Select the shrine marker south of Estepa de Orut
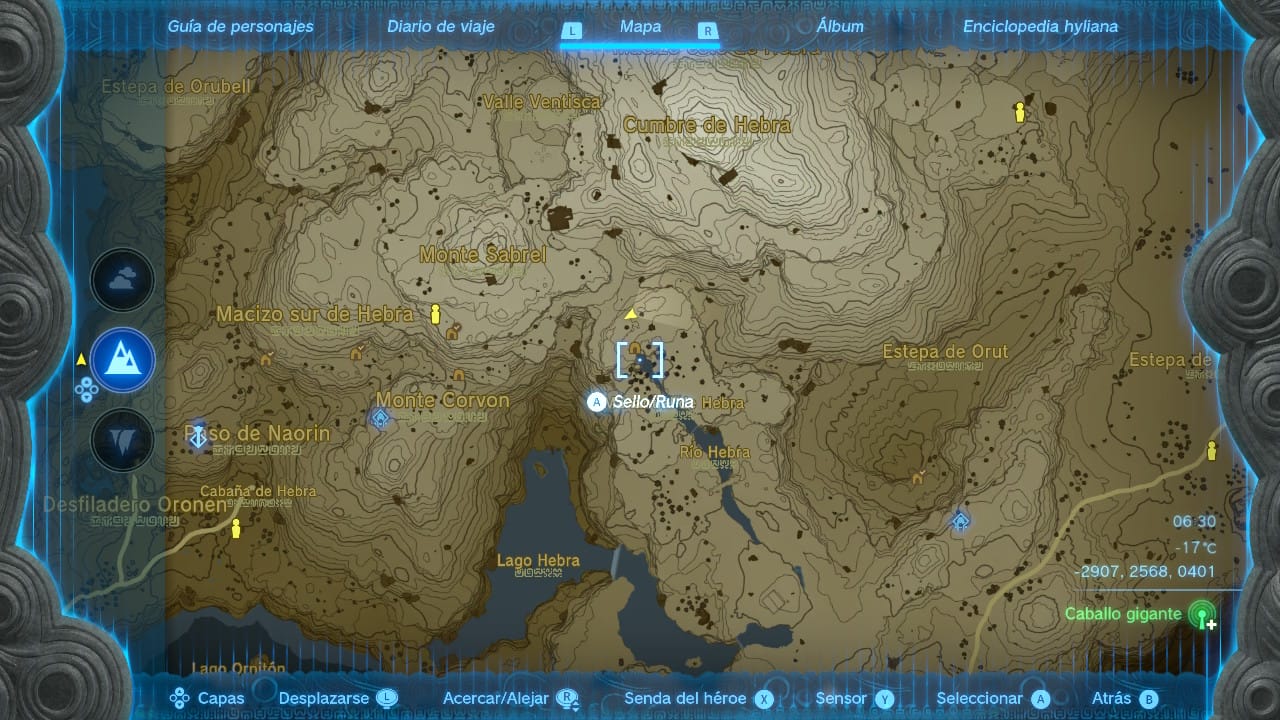The width and height of the screenshot is (1280, 720). [960, 520]
